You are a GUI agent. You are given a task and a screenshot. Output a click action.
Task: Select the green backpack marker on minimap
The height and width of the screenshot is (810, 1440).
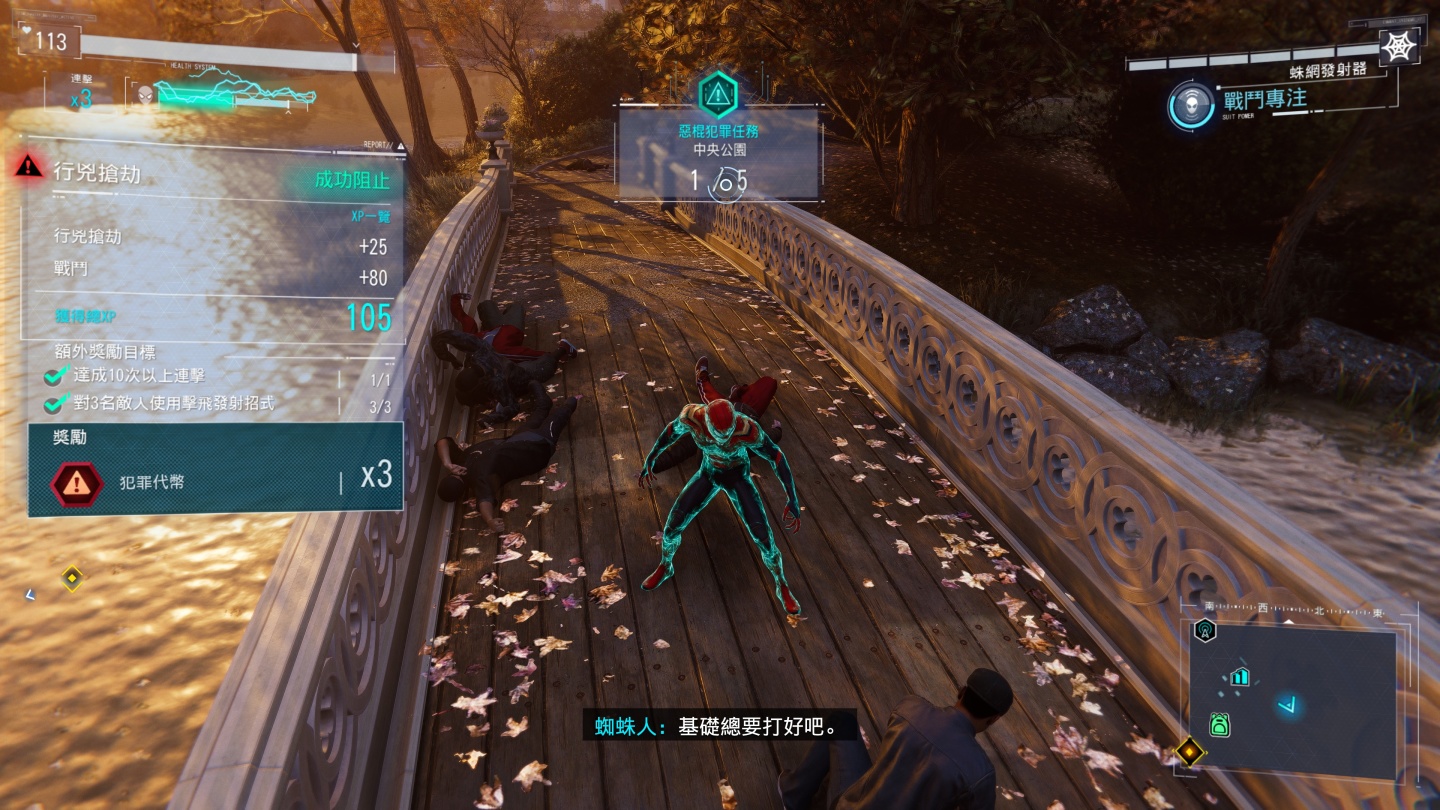click(1219, 724)
